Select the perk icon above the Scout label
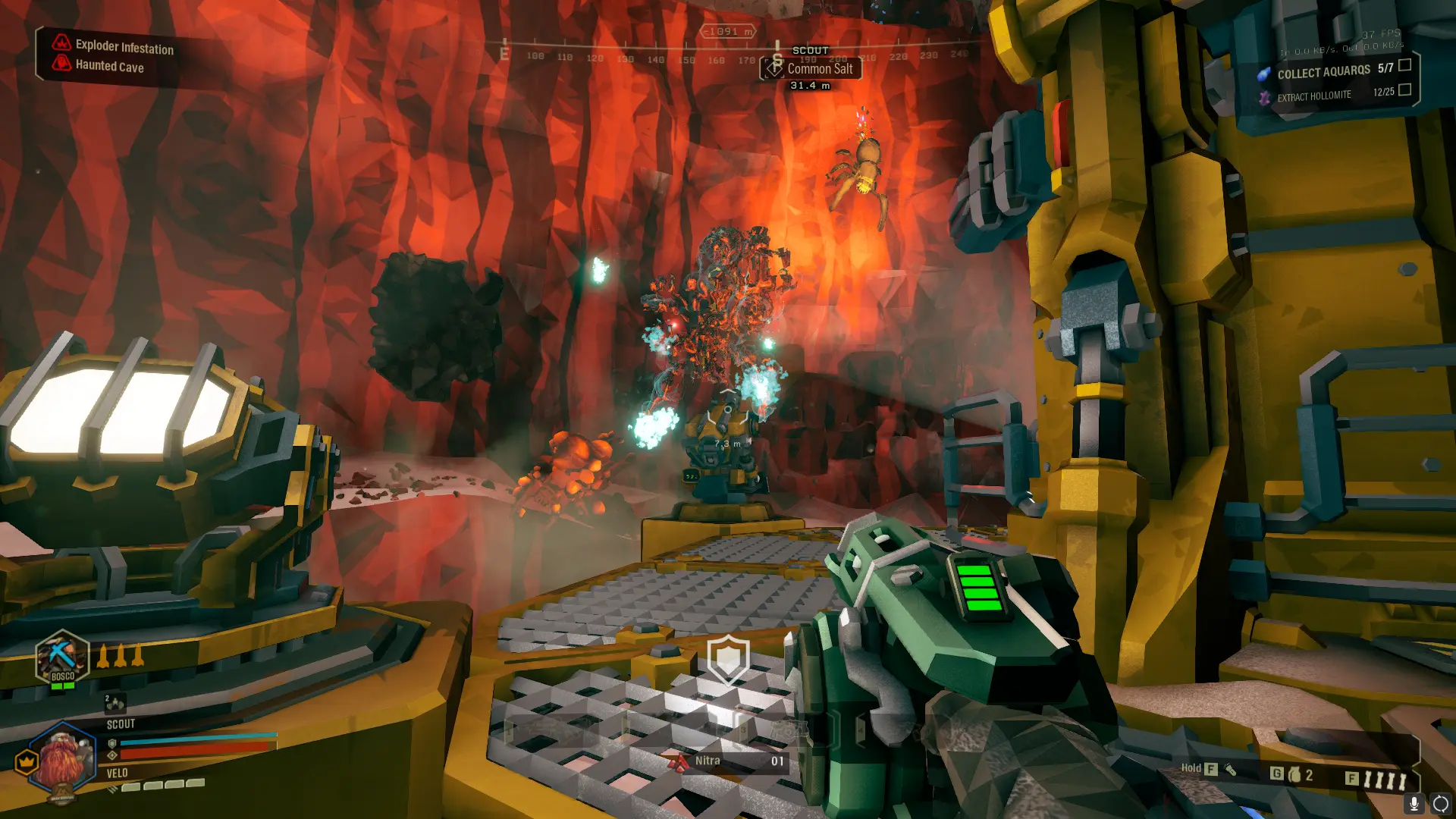The width and height of the screenshot is (1456, 819). [x=115, y=704]
